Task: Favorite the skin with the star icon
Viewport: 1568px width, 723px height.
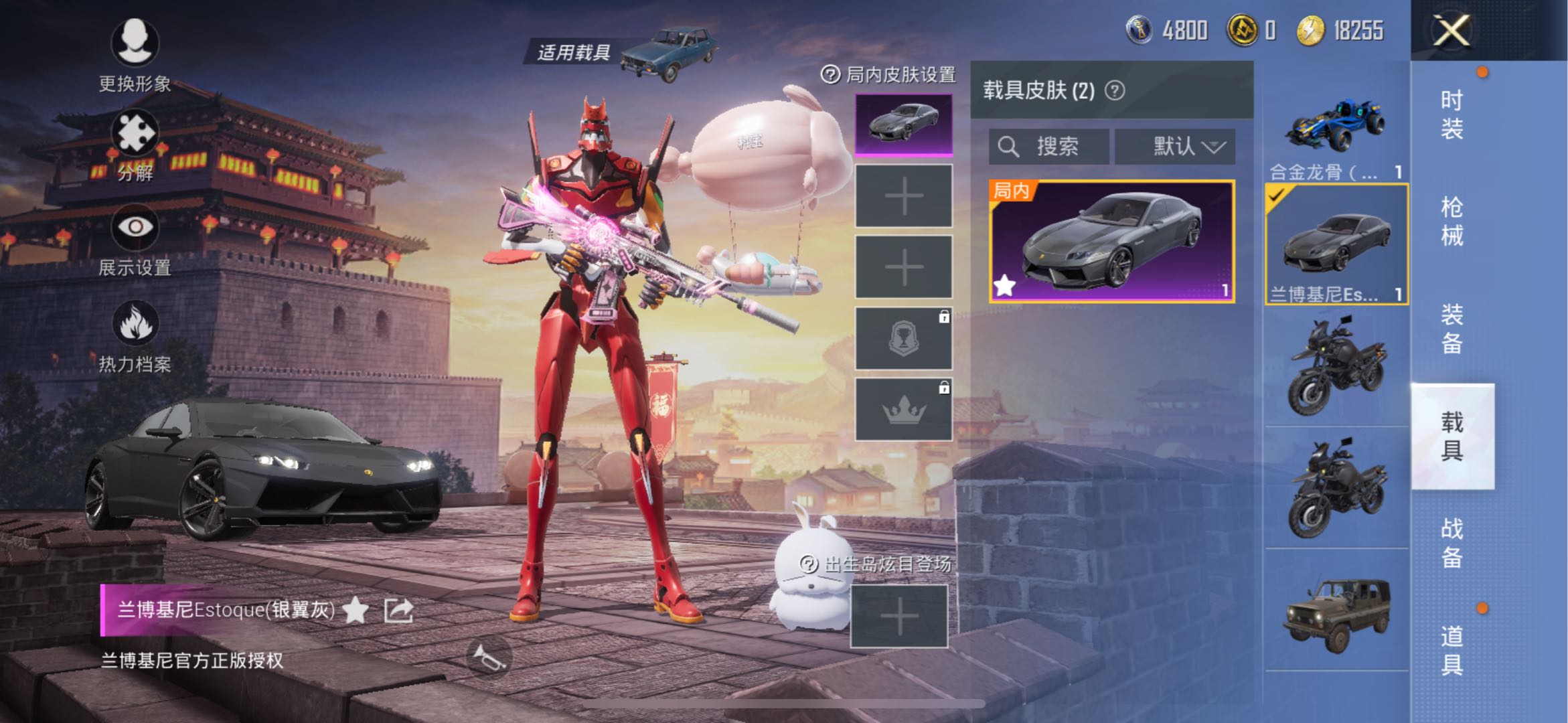Action: pyautogui.click(x=356, y=610)
